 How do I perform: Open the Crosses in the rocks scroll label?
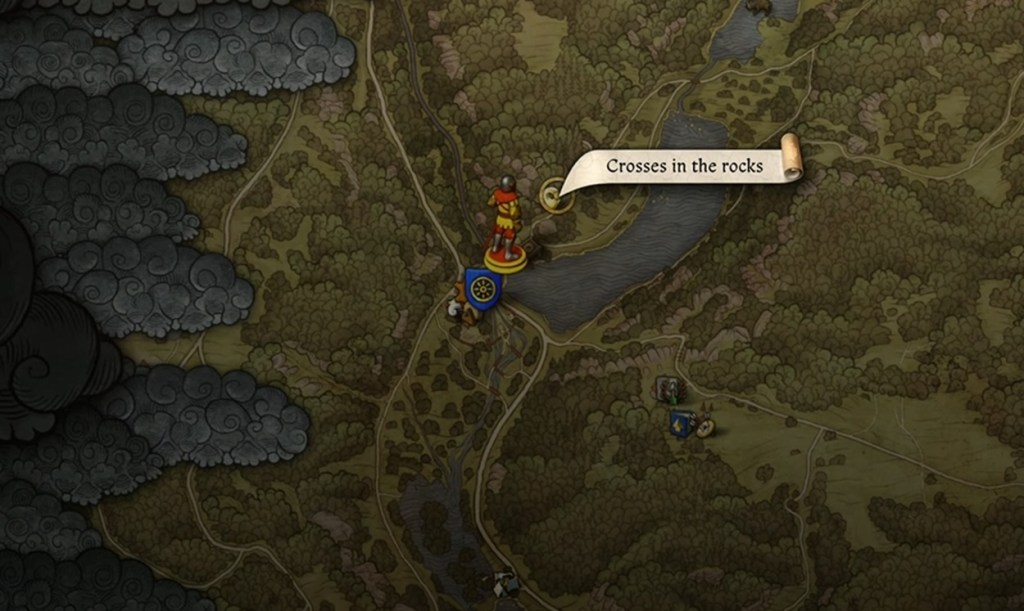pyautogui.click(x=685, y=166)
